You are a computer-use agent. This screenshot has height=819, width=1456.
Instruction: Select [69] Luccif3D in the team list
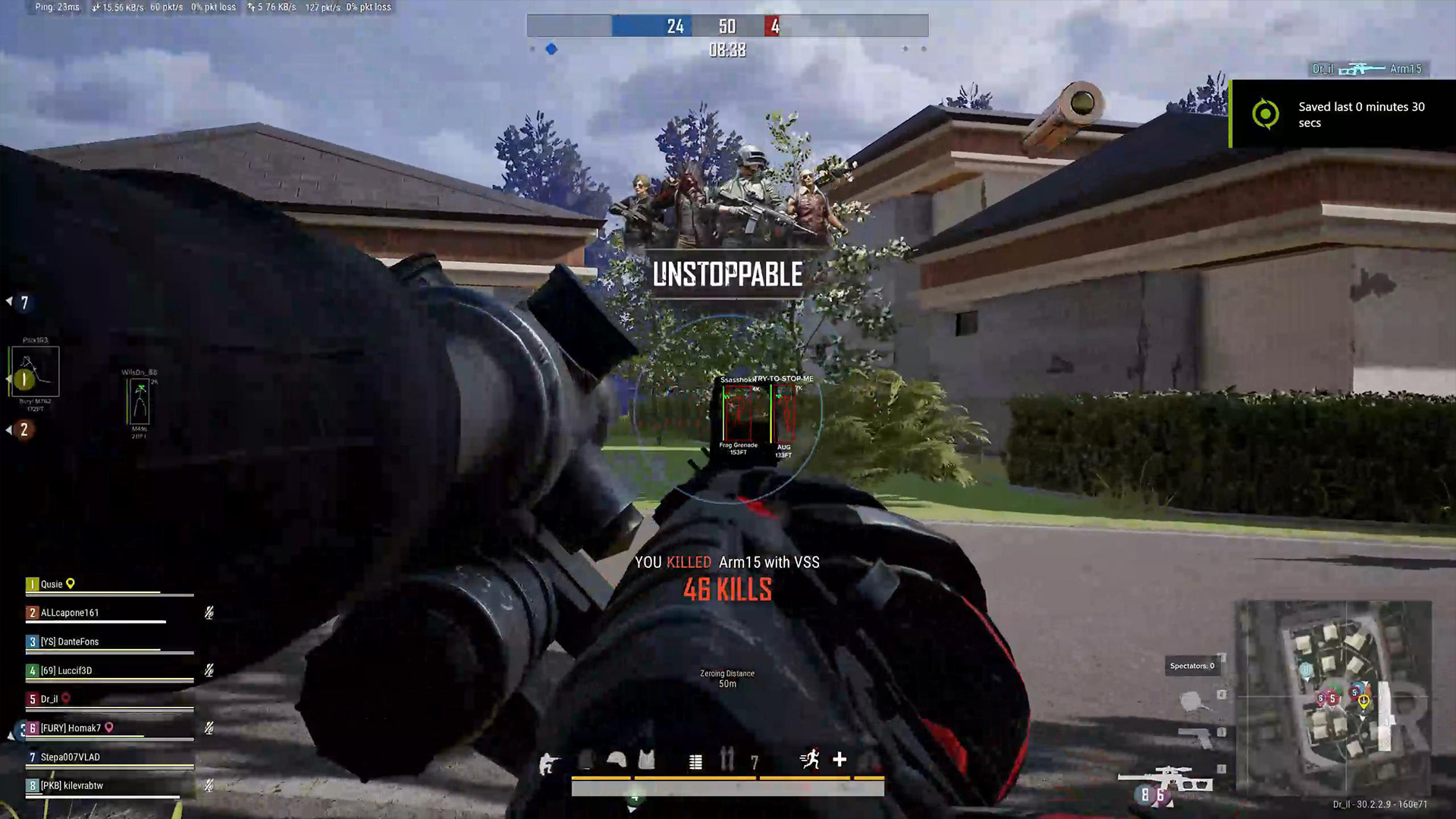[x=66, y=670]
